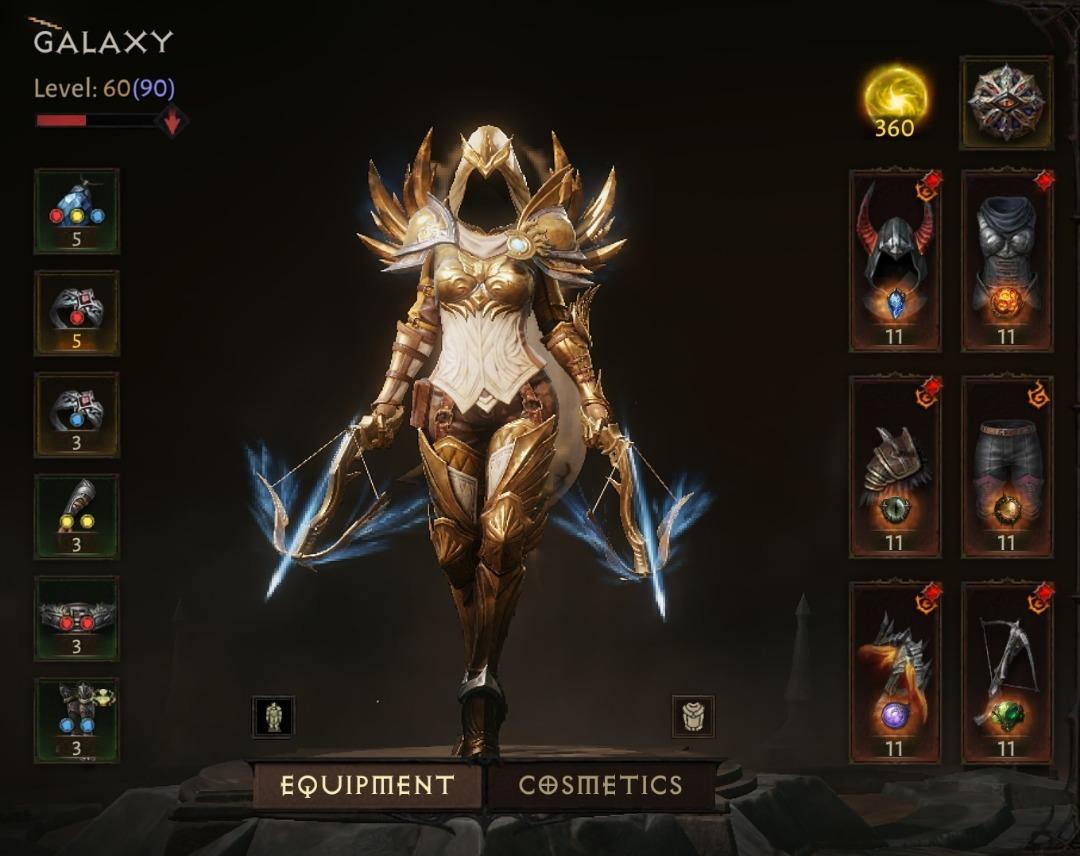Choose the gloves slot with yellow gems
The width and height of the screenshot is (1080, 856).
click(77, 517)
